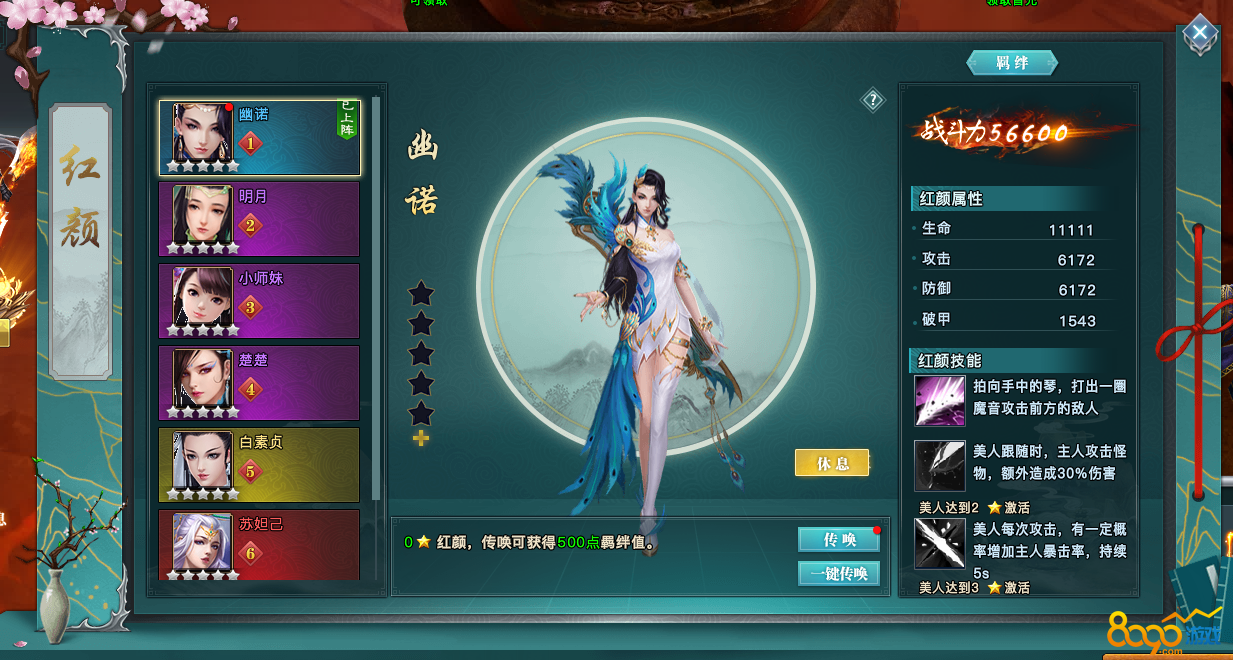Choose the 楚楚 companion row
The width and height of the screenshot is (1233, 660).
[259, 383]
